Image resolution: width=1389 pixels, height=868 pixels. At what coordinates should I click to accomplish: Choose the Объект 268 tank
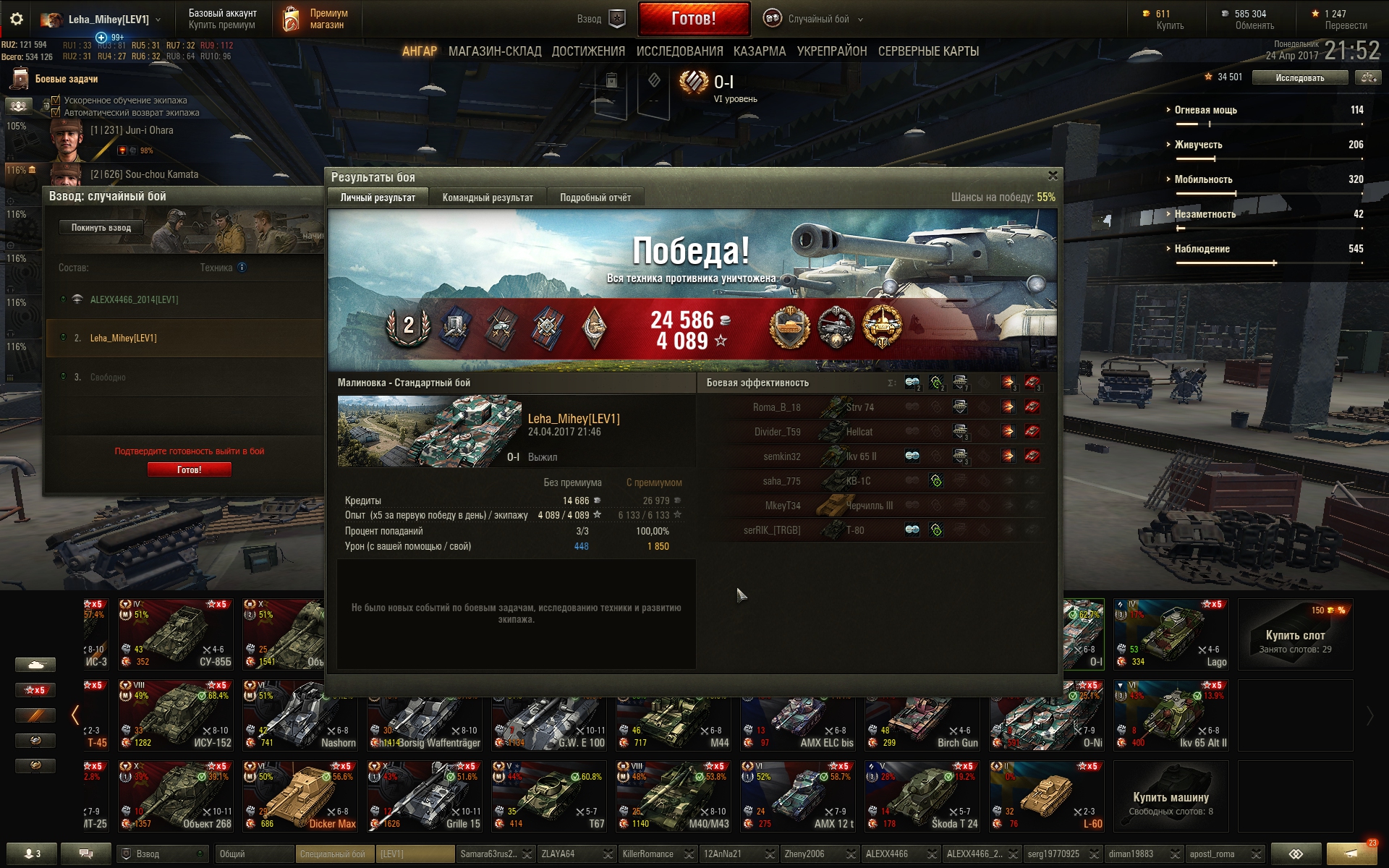tap(177, 796)
